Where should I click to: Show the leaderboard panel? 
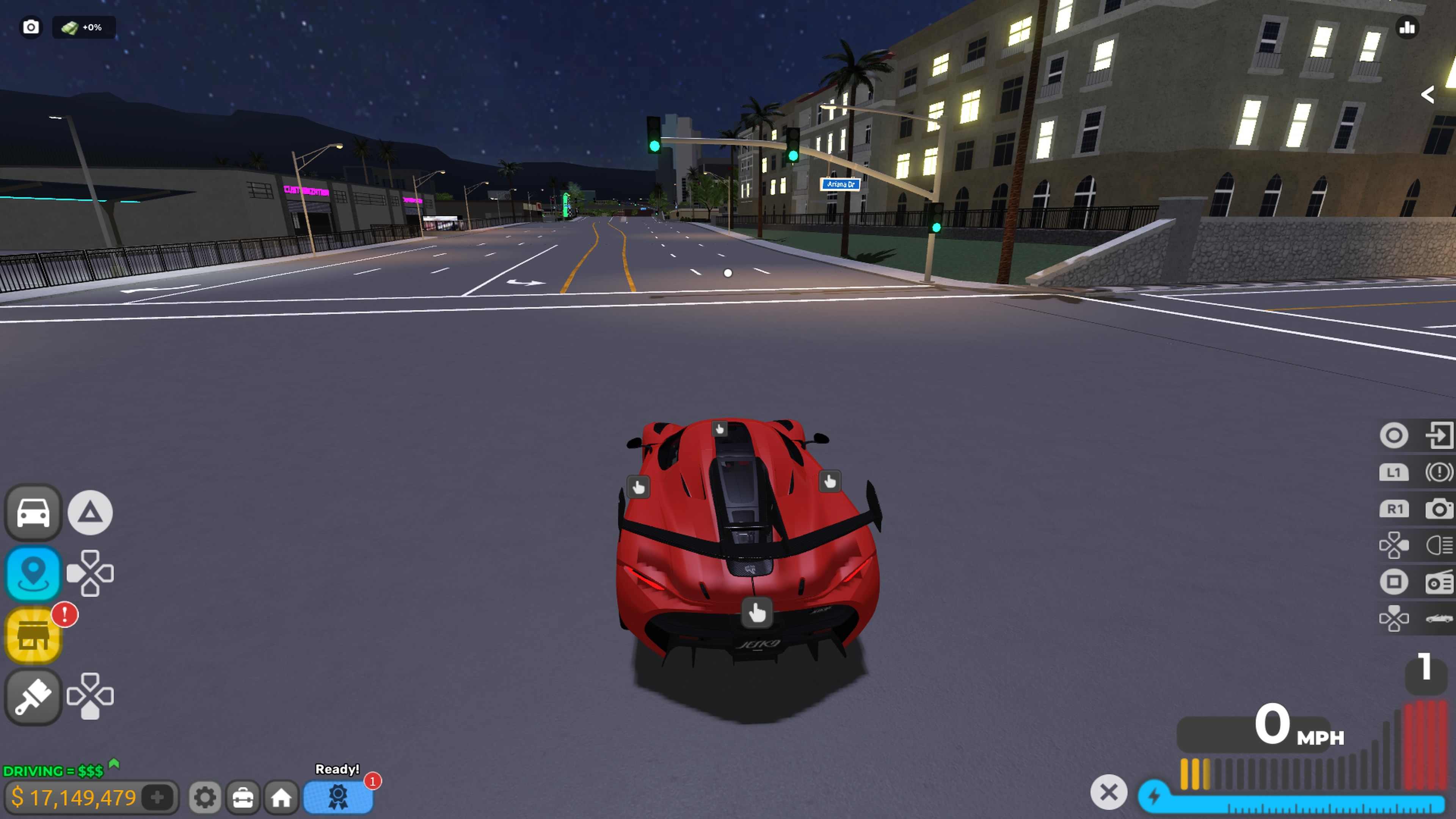[x=1407, y=27]
